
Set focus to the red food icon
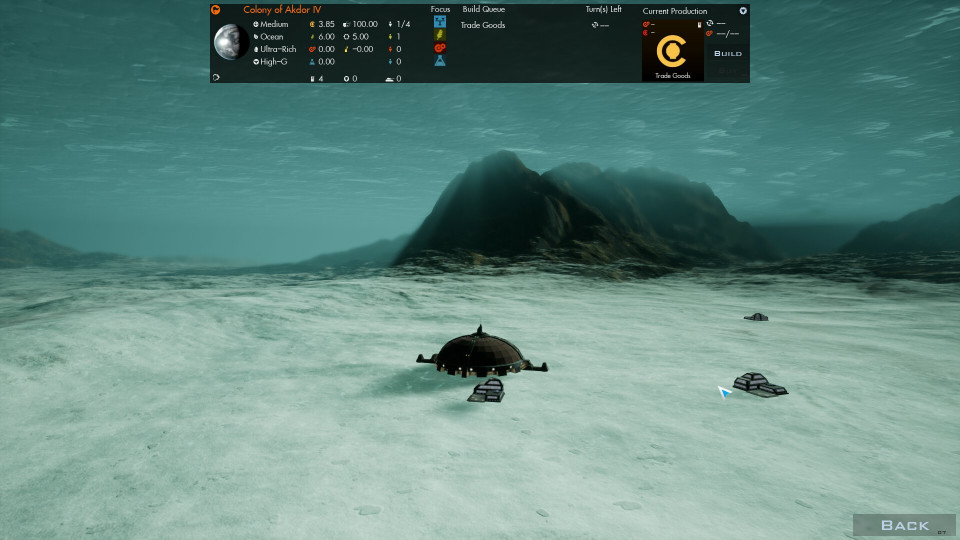(440, 47)
